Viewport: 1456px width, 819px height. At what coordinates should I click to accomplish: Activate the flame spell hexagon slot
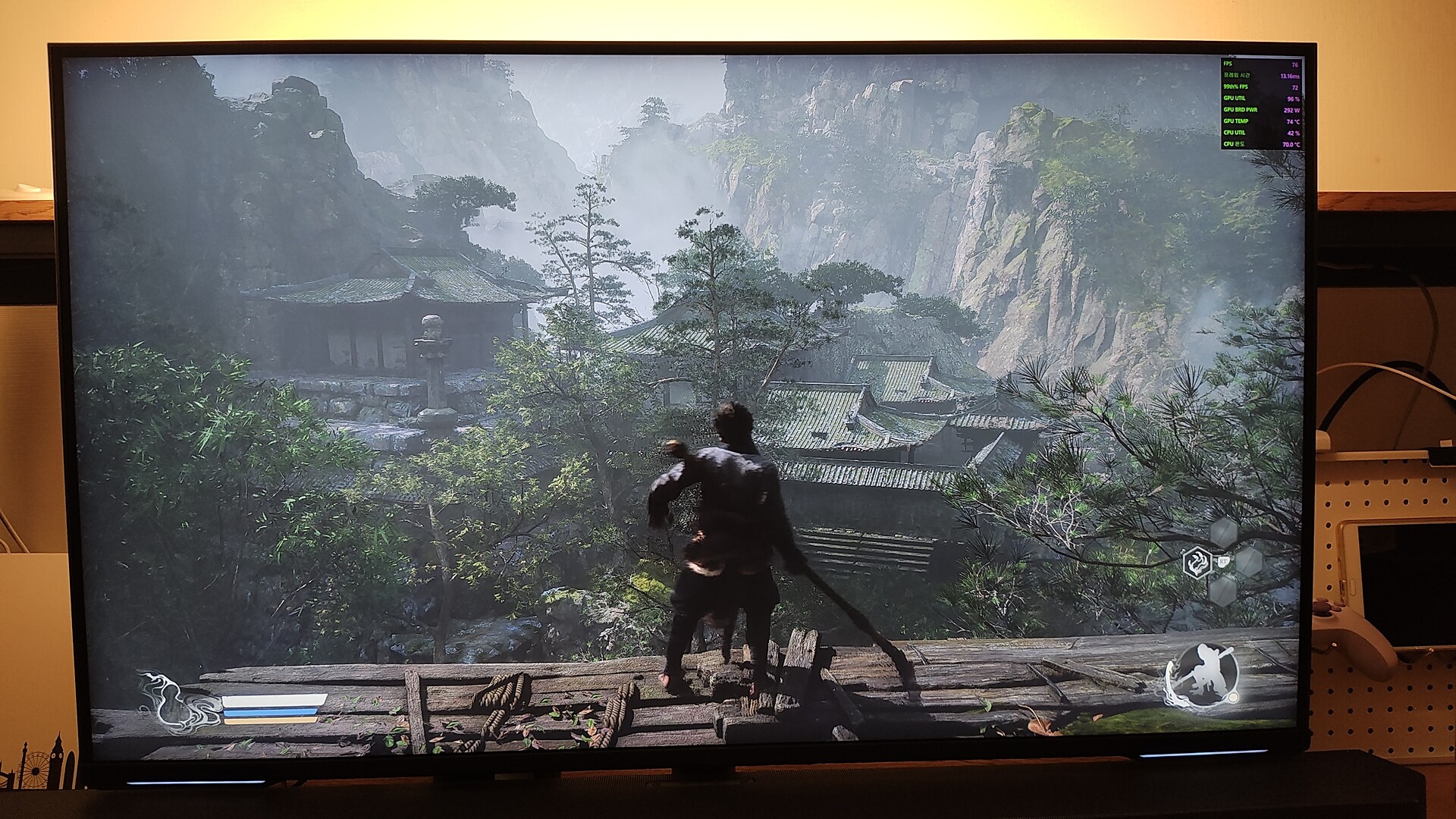coord(1197,563)
